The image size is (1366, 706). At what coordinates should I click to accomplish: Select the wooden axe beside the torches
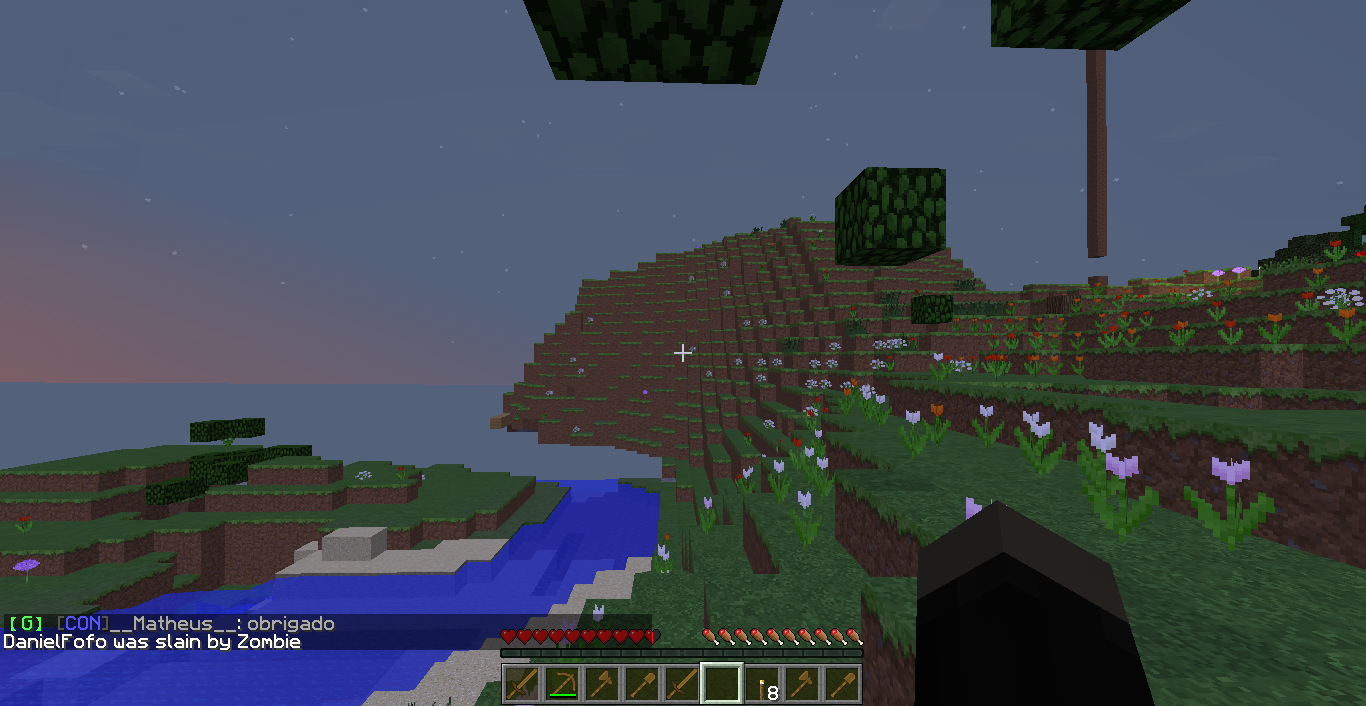click(x=802, y=684)
